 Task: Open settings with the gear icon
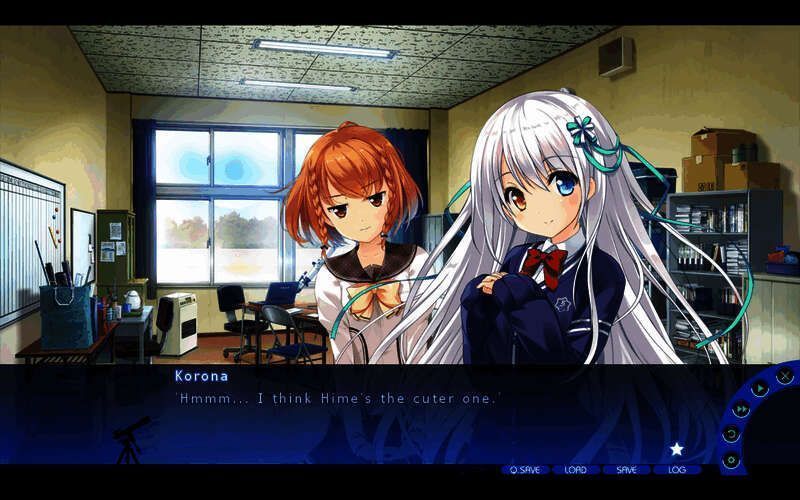[x=731, y=460]
